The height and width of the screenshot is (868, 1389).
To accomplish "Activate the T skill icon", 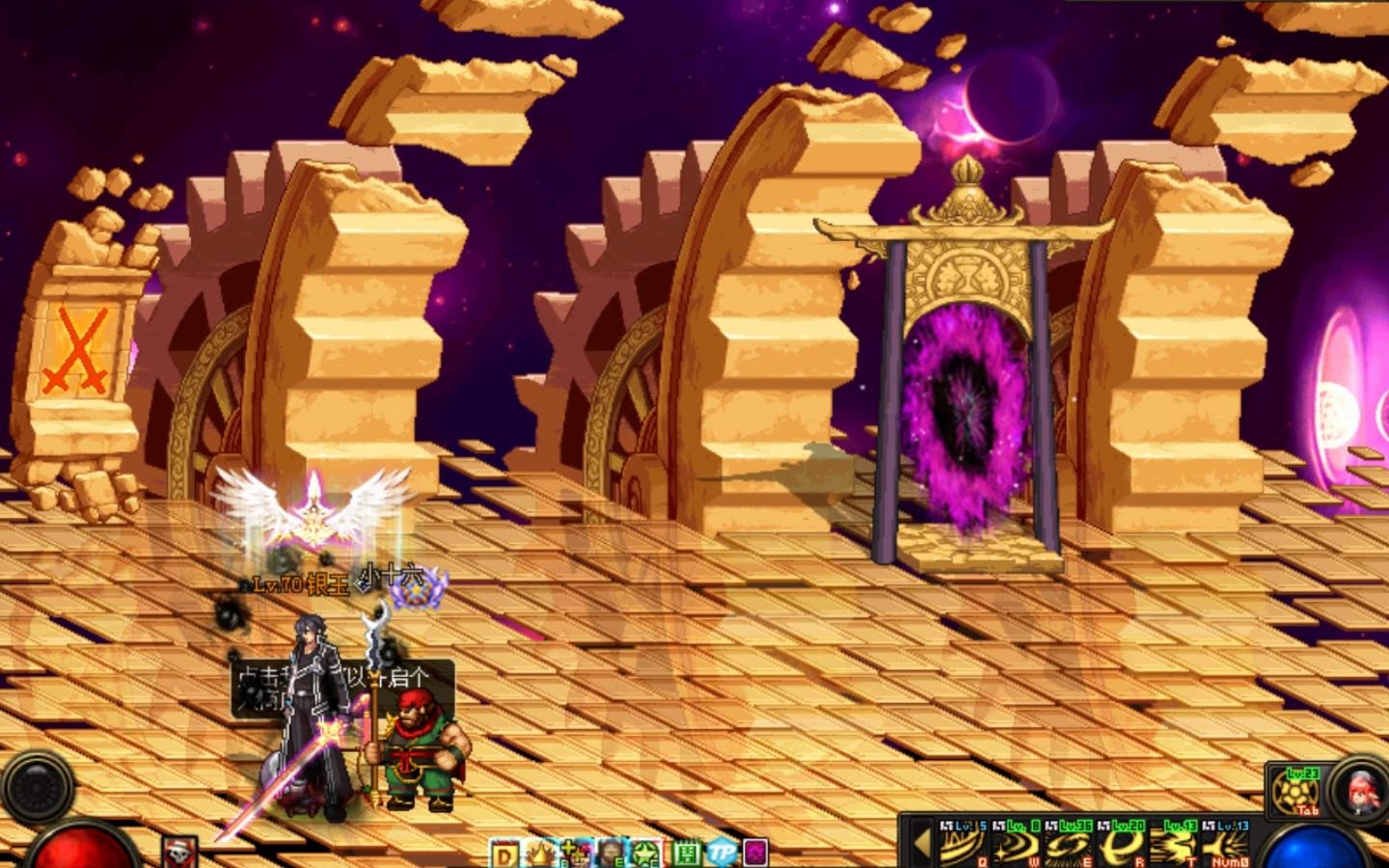I will coord(1171,846).
